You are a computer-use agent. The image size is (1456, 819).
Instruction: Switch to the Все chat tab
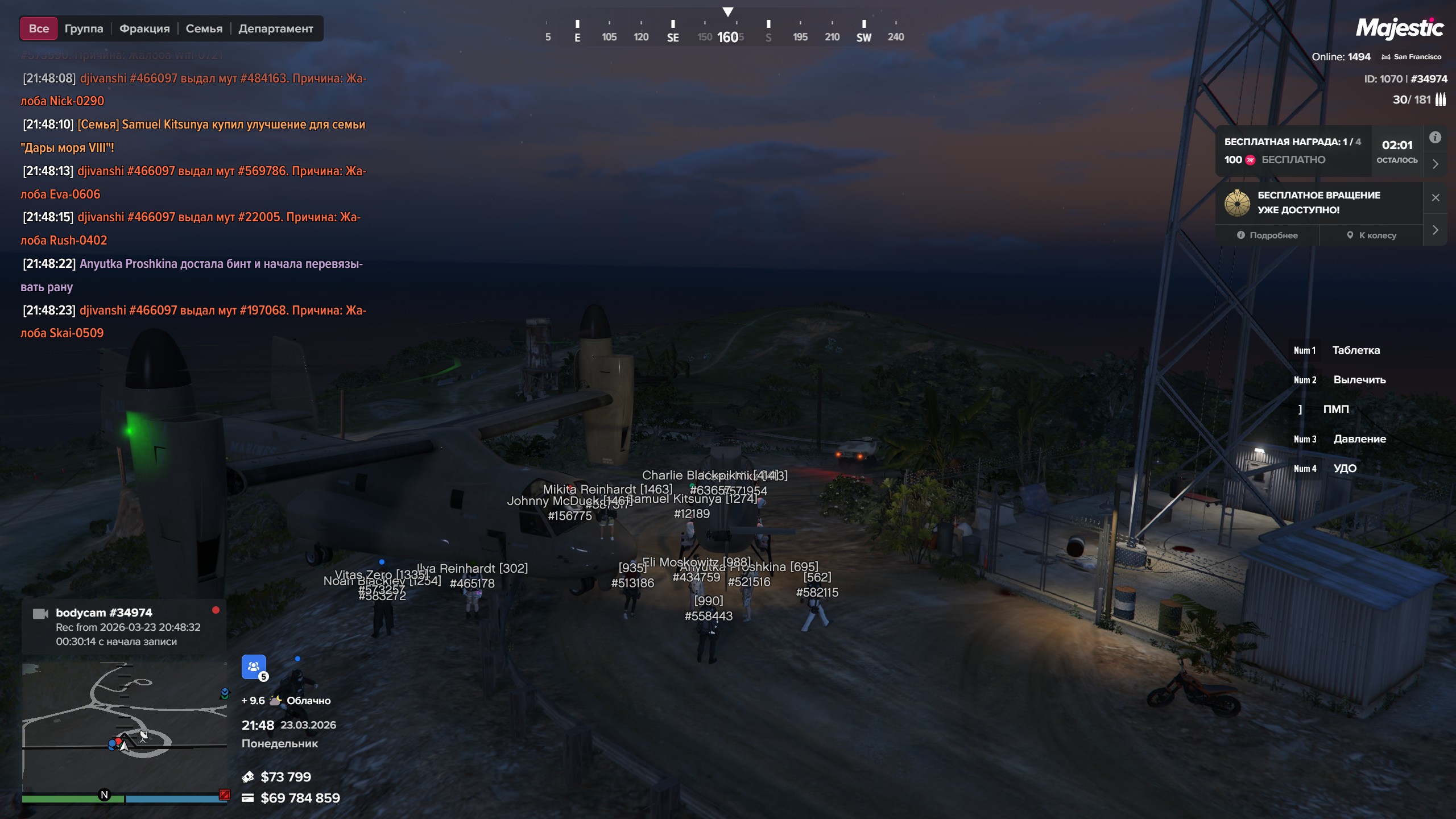(x=39, y=28)
